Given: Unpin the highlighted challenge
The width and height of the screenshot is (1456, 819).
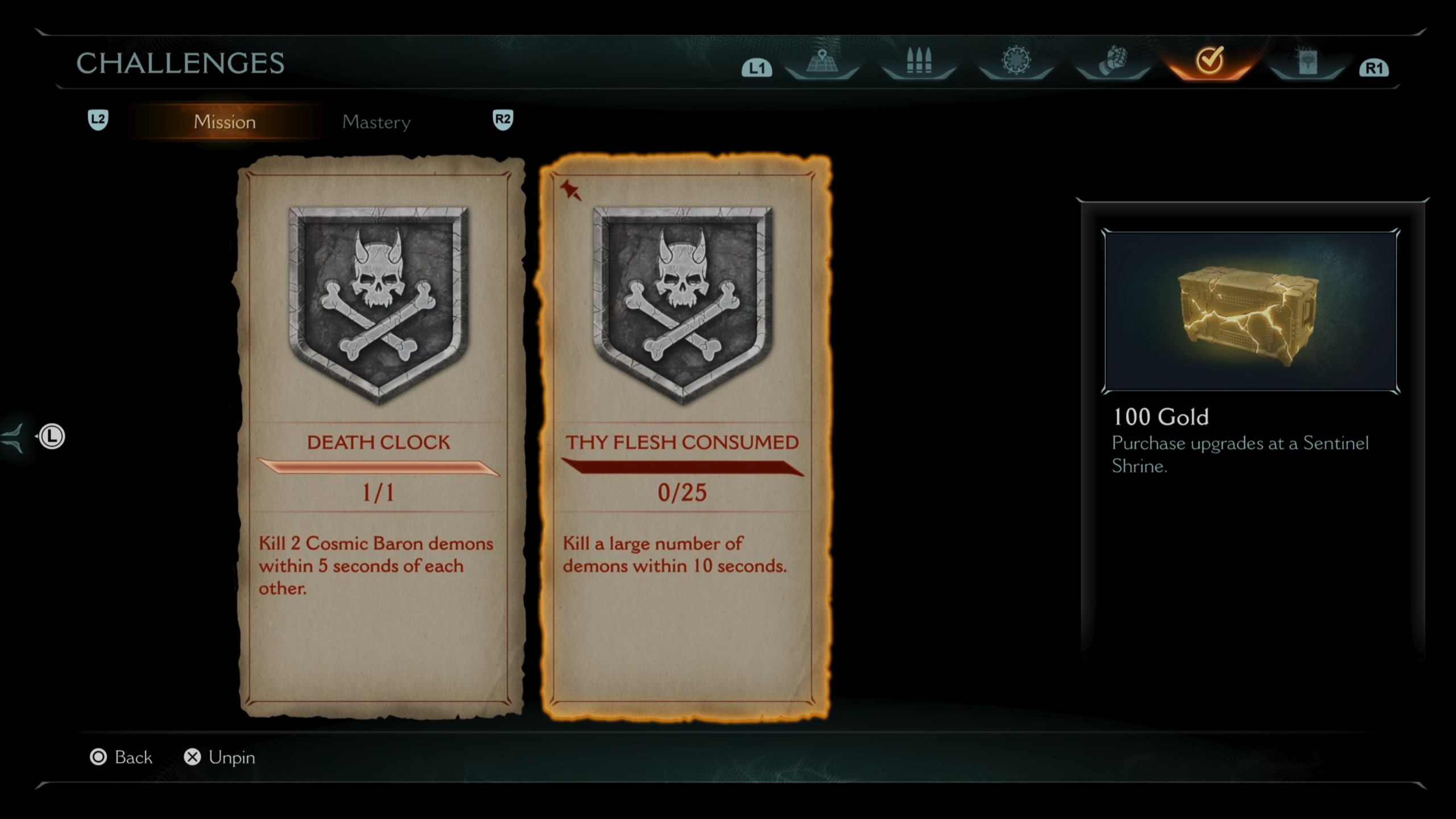Looking at the screenshot, I should [x=220, y=757].
